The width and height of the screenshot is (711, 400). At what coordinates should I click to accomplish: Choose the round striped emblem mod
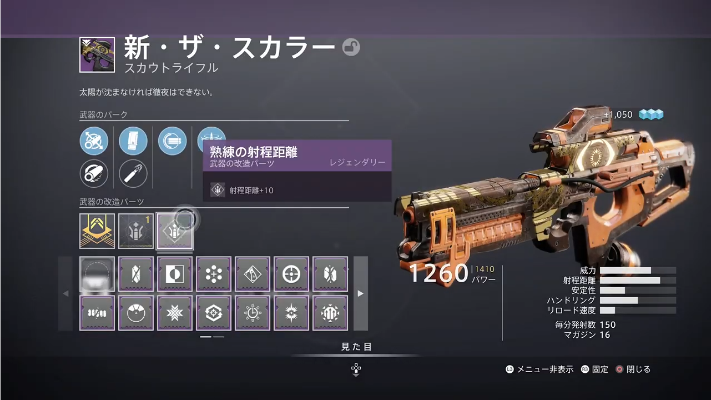[x=330, y=312]
